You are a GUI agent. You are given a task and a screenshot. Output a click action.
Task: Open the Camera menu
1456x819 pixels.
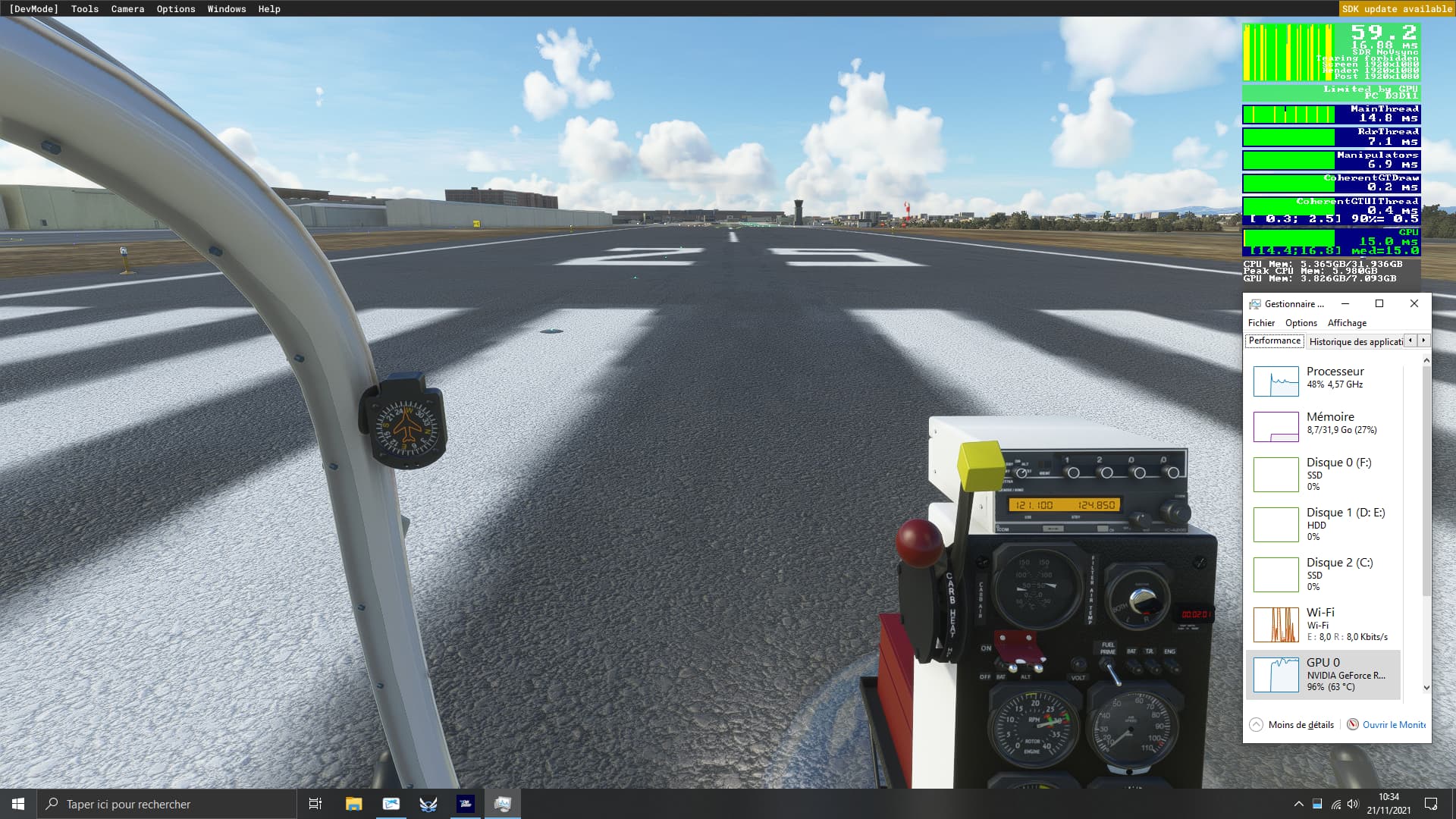127,8
